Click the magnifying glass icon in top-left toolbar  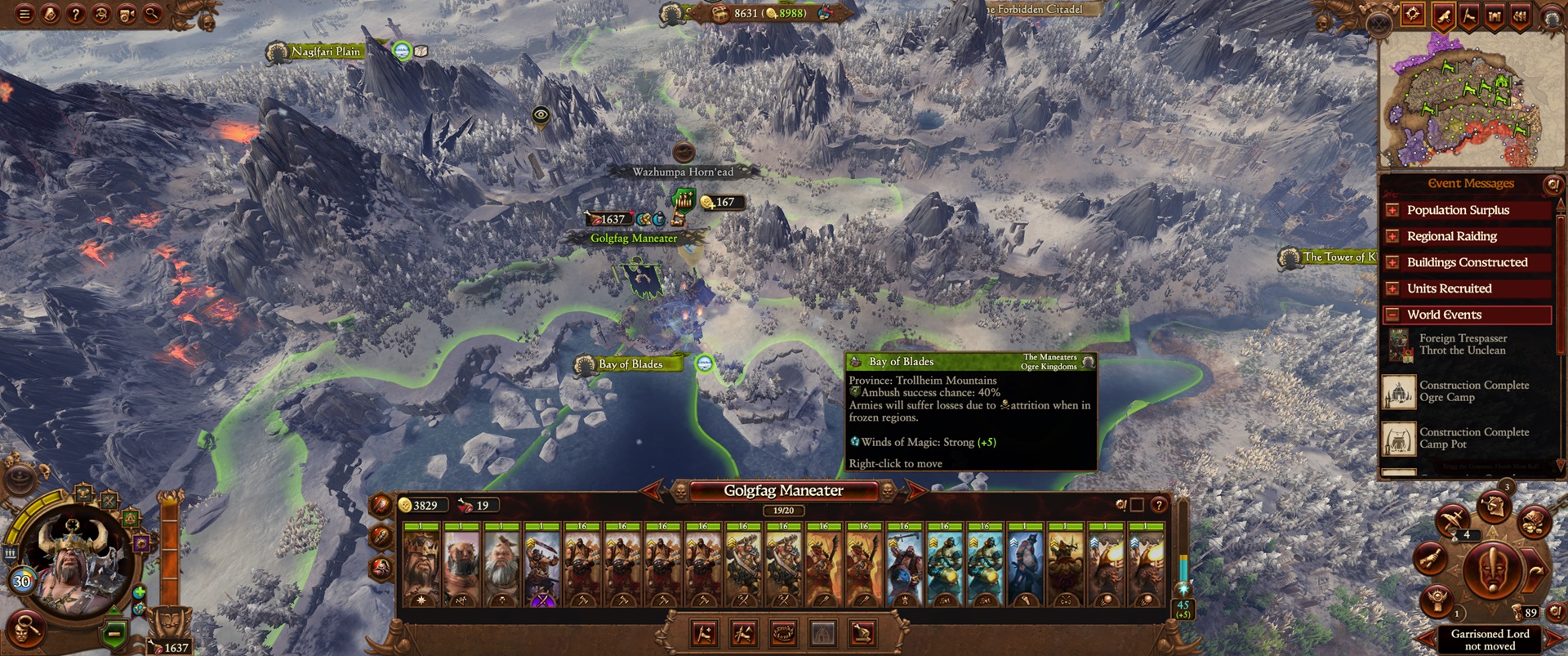(x=152, y=15)
